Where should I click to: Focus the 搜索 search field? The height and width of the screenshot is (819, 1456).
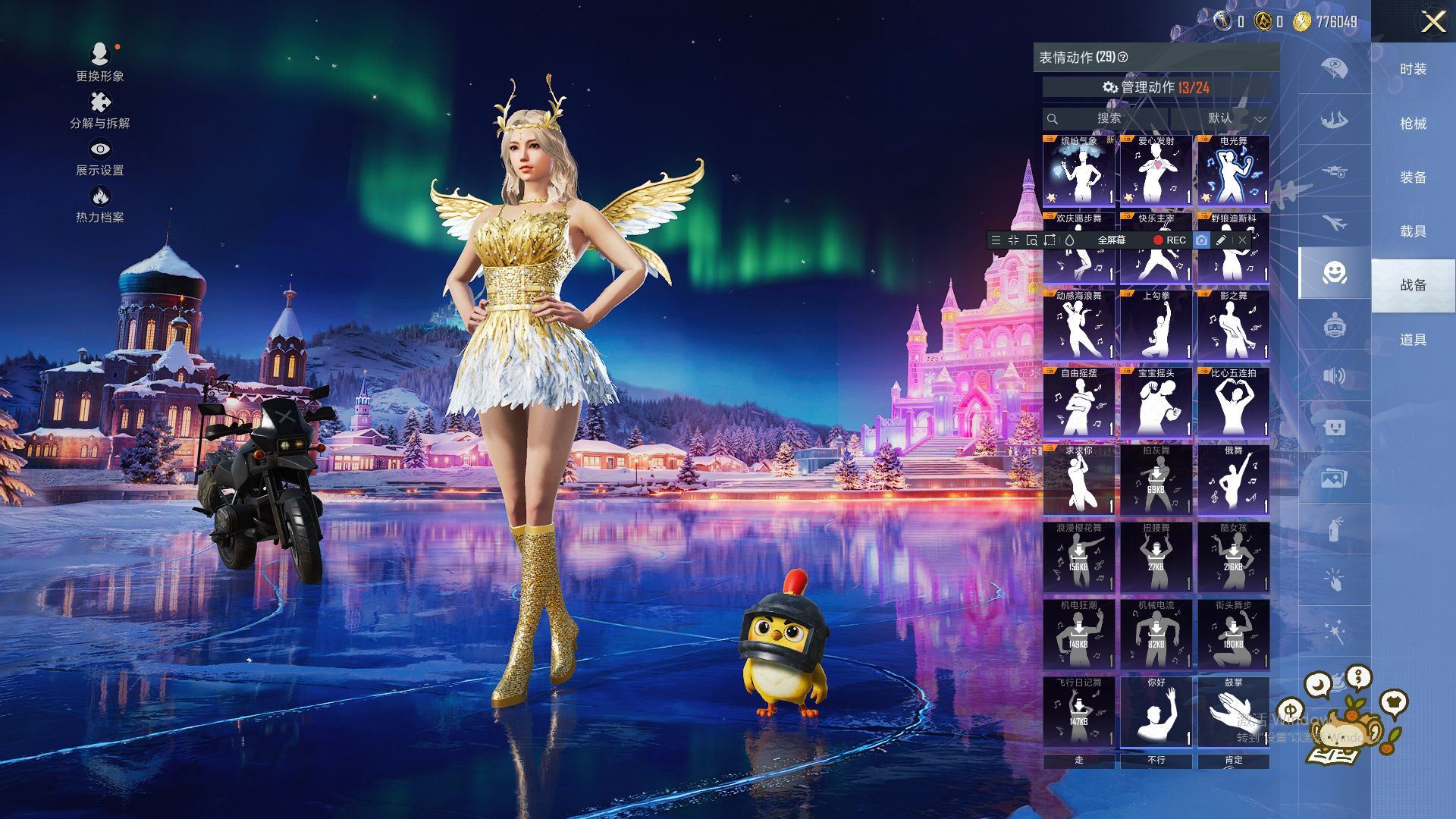[1108, 118]
